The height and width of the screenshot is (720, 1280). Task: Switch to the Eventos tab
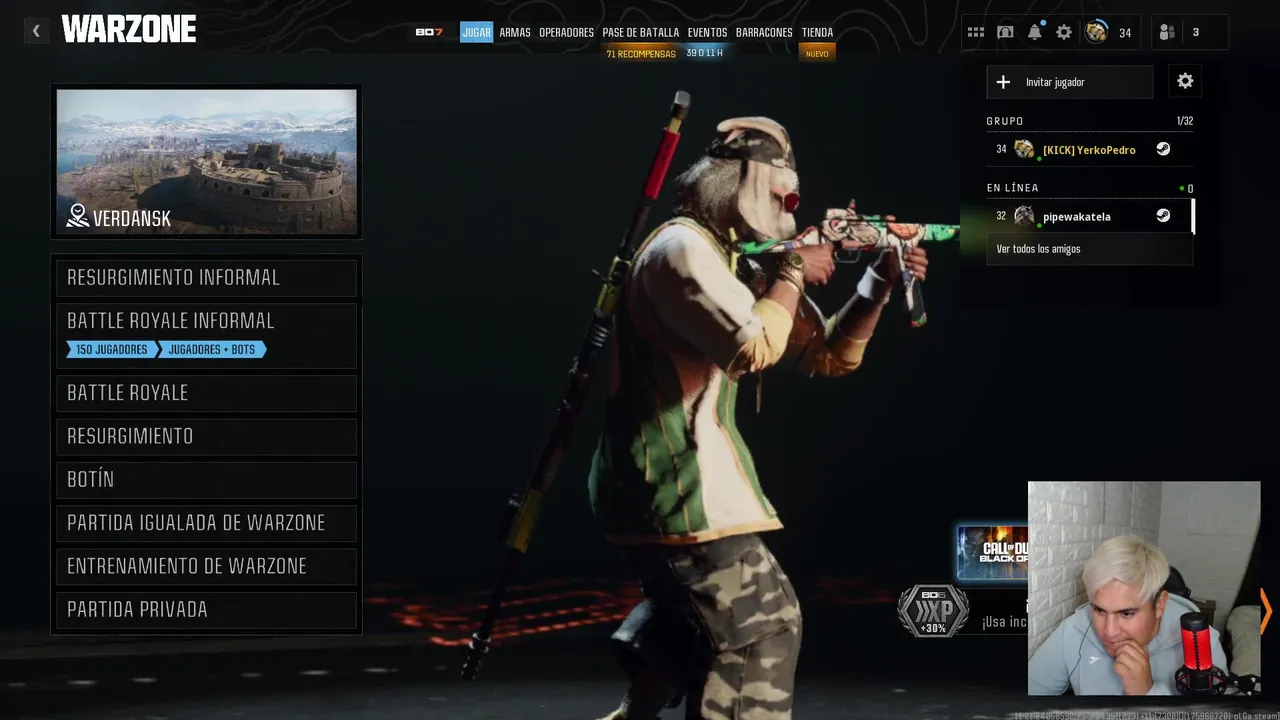[x=707, y=33]
